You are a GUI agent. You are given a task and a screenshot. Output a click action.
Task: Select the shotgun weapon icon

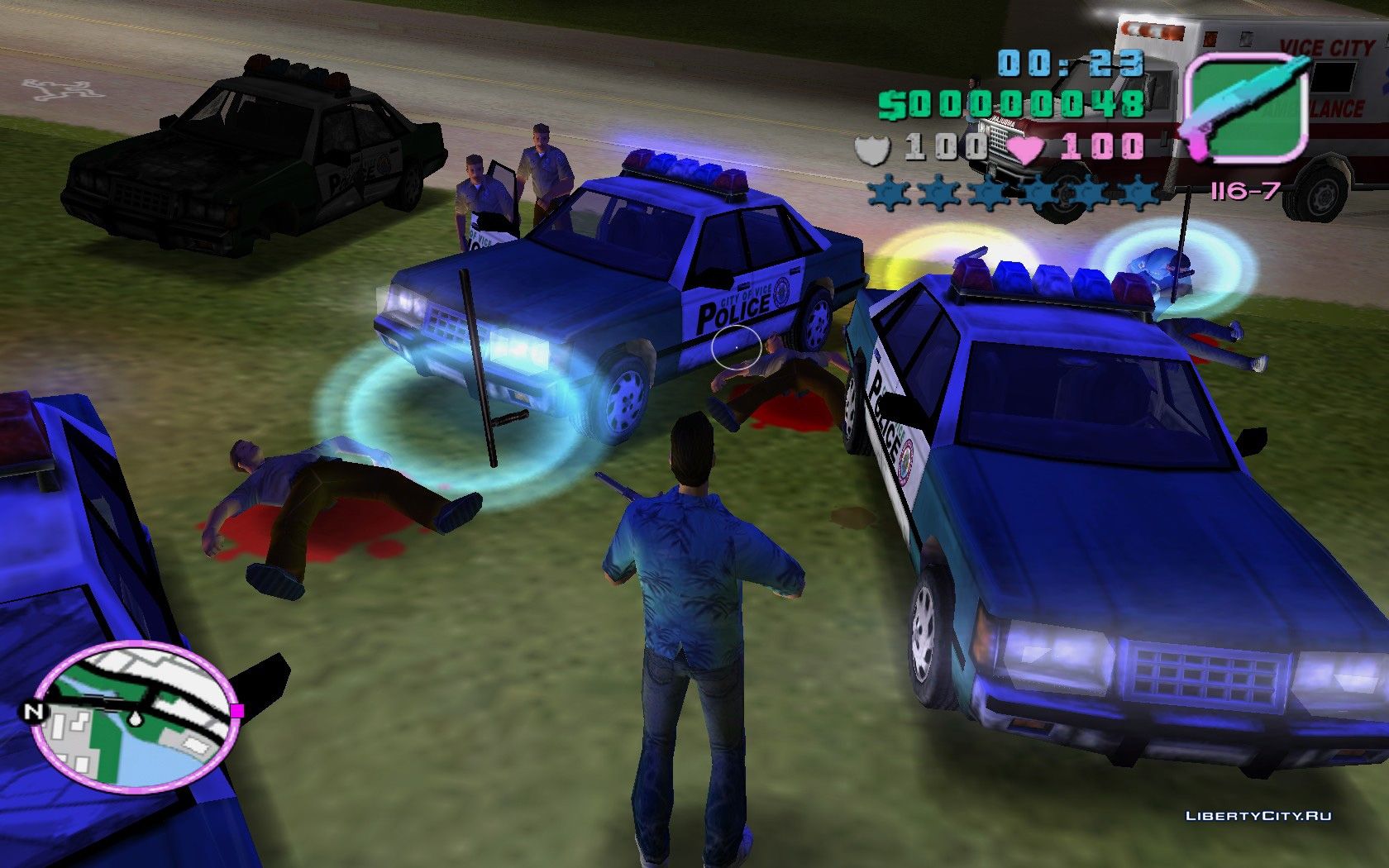pyautogui.click(x=1247, y=106)
